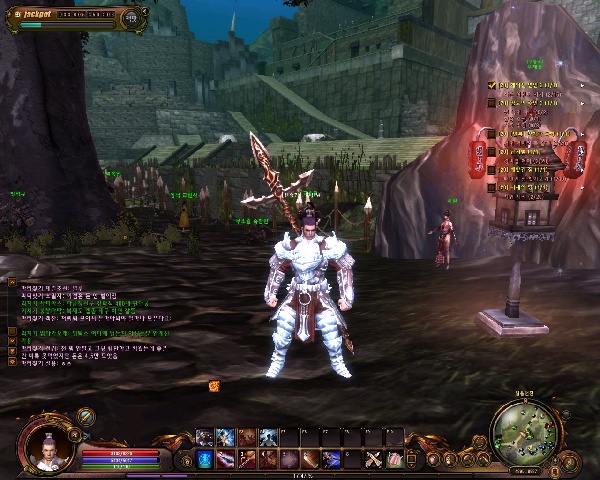Activate the crossed swords hotbar icon

click(x=374, y=459)
